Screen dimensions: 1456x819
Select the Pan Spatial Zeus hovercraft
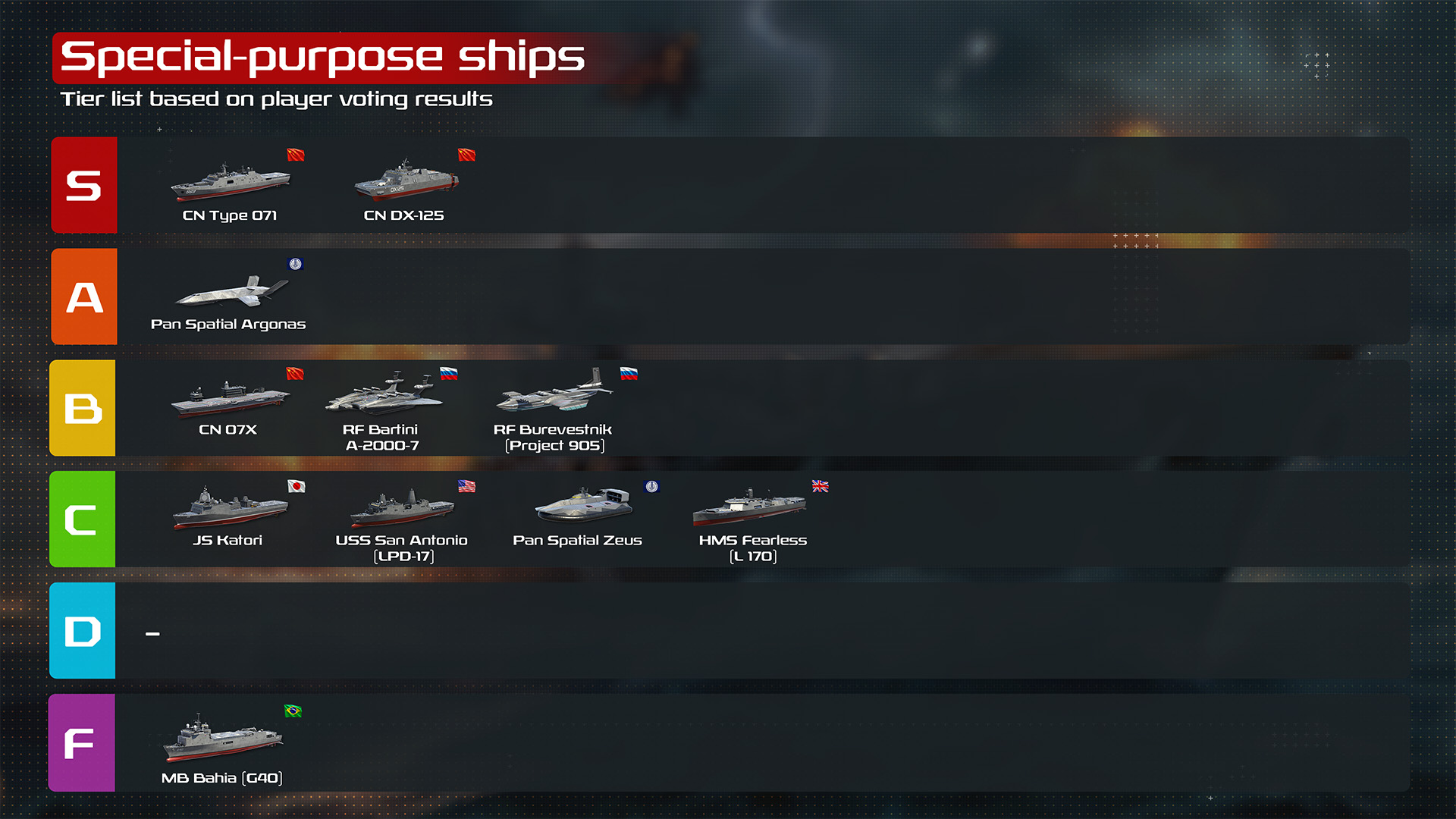pyautogui.click(x=582, y=505)
